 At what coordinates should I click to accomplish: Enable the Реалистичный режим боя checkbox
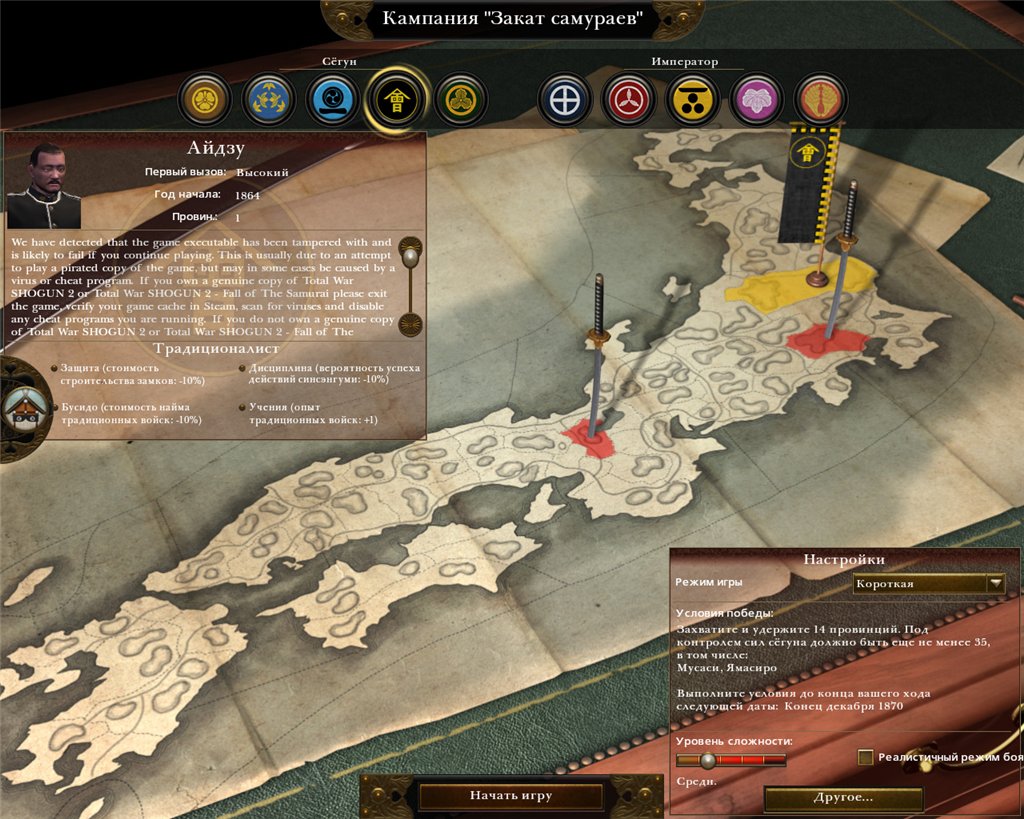click(866, 758)
